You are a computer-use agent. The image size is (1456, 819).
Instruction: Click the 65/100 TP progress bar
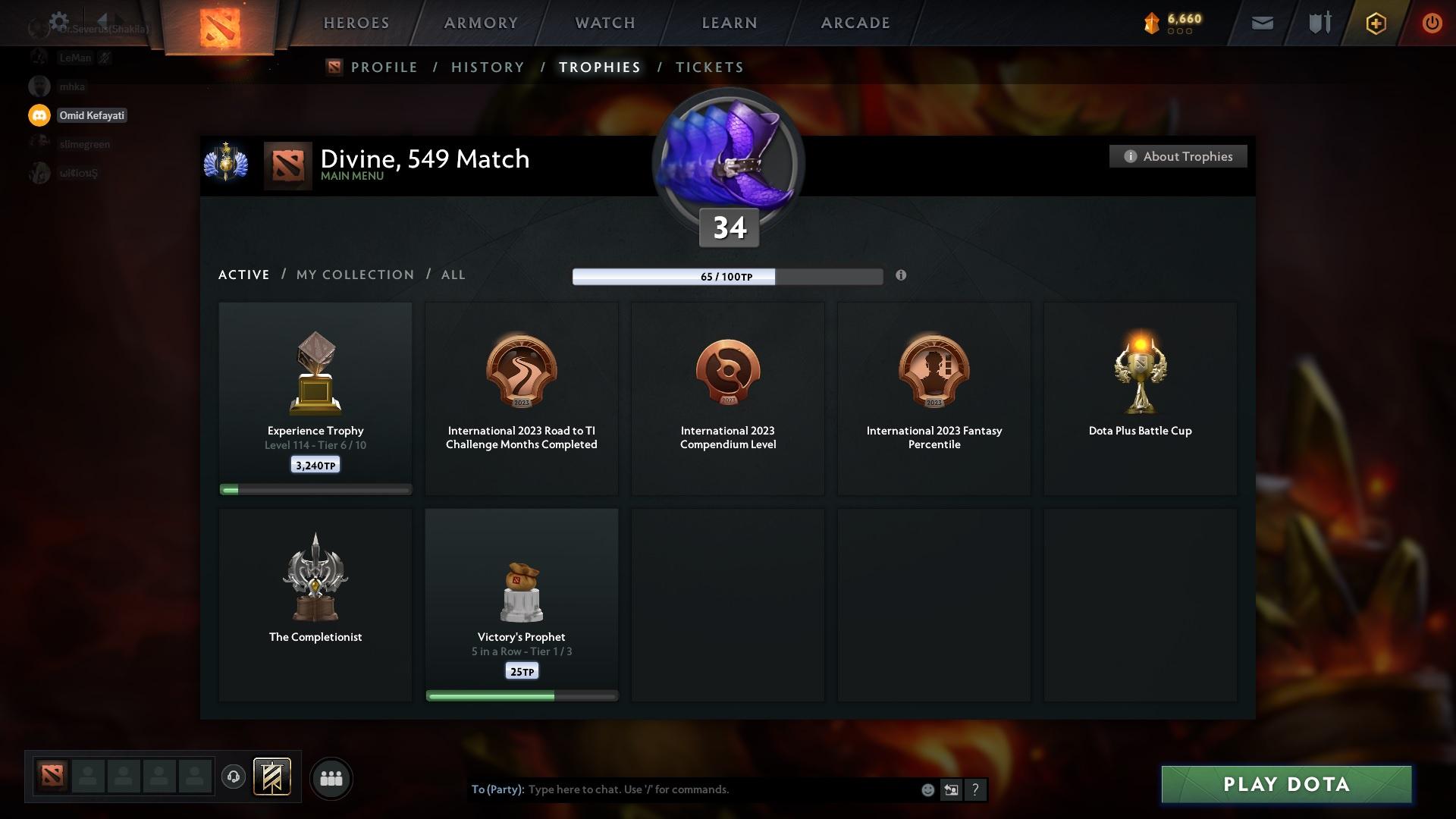[726, 276]
